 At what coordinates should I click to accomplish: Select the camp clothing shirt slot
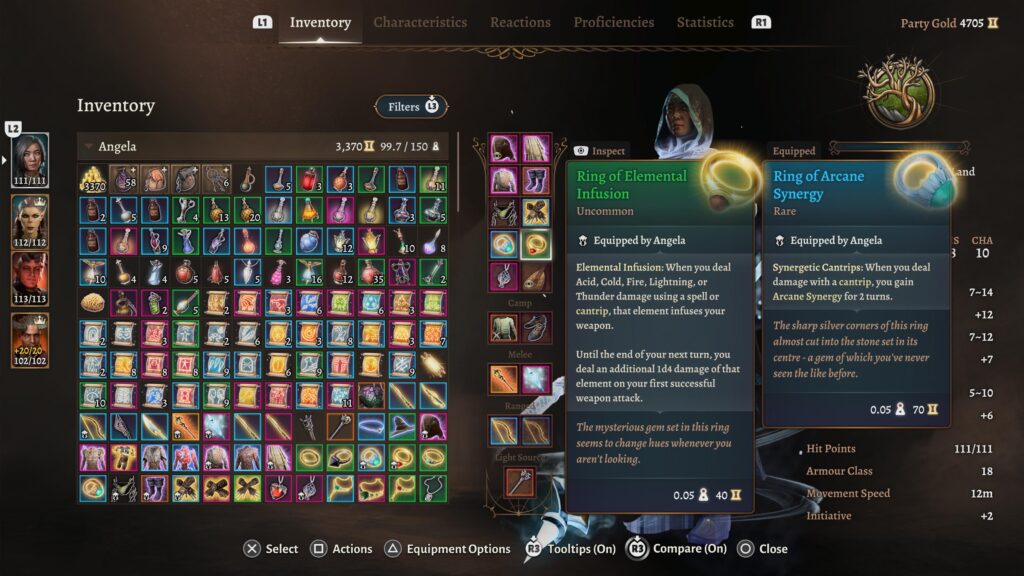(x=504, y=326)
